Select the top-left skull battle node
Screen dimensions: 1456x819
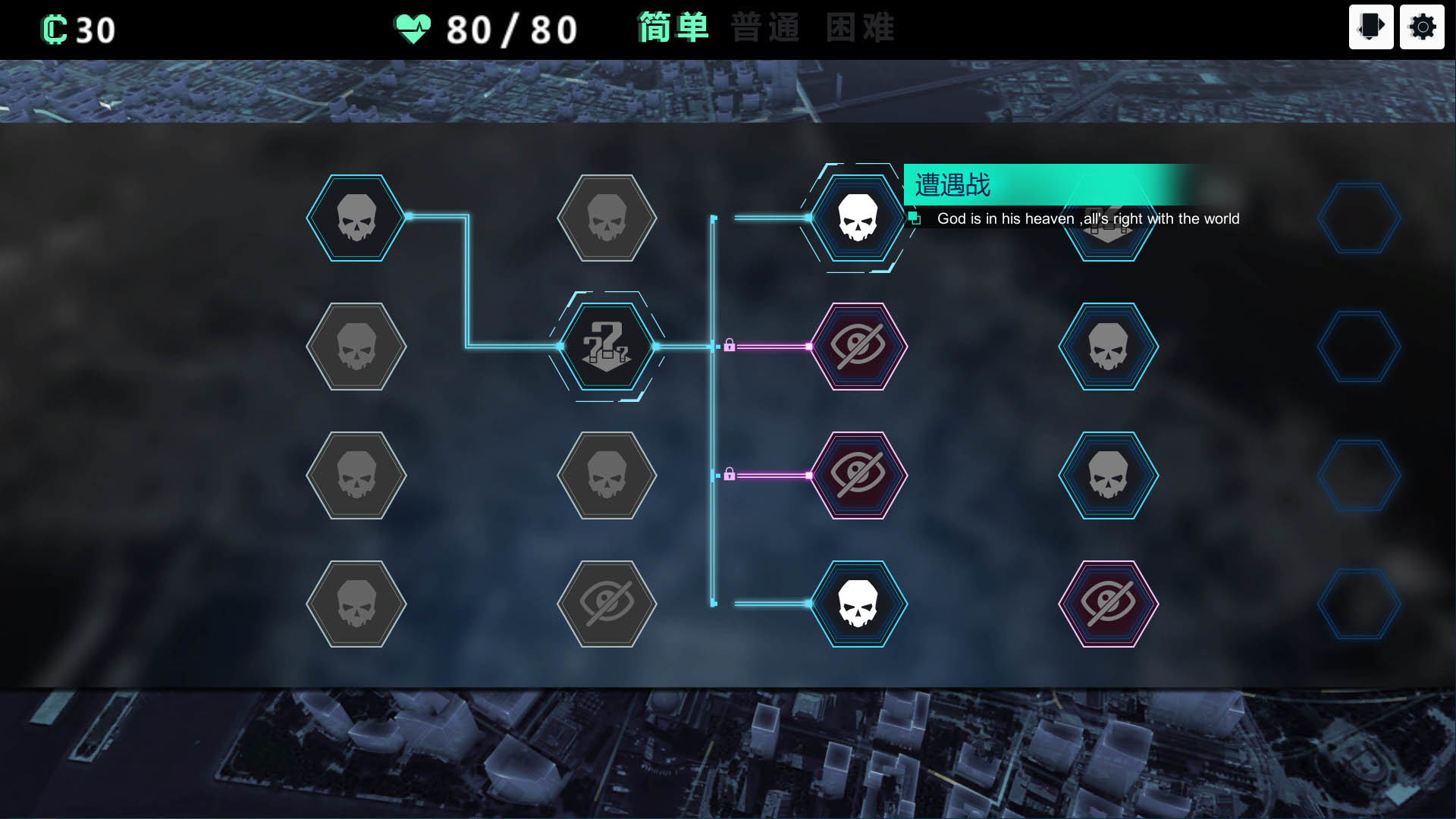[x=356, y=218]
